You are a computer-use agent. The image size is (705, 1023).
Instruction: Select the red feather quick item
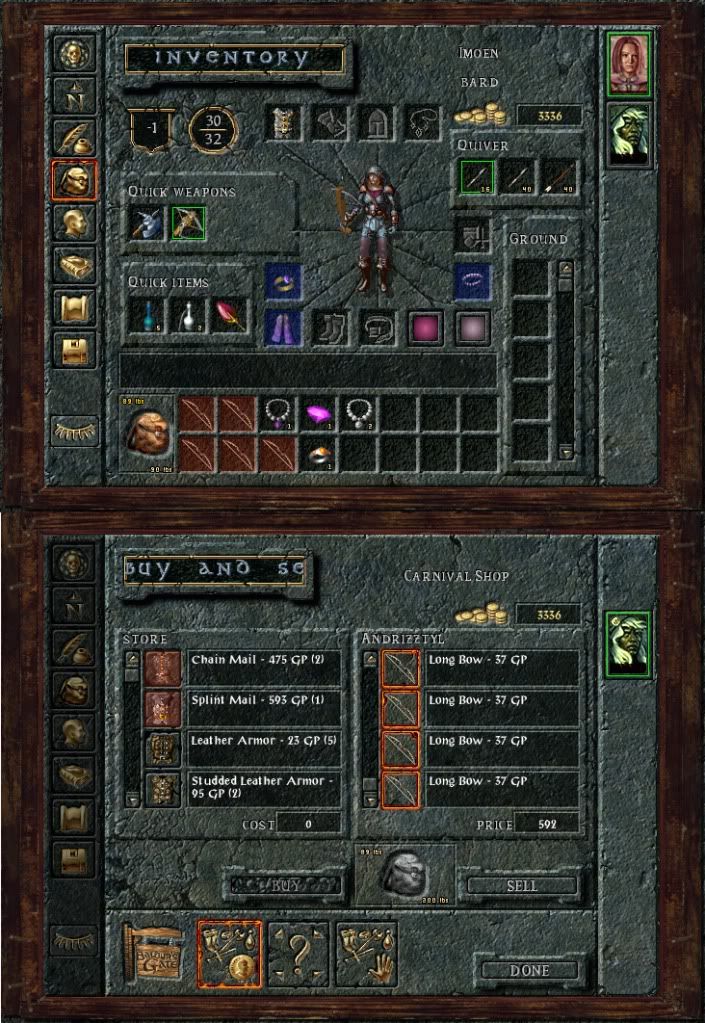[x=228, y=316]
